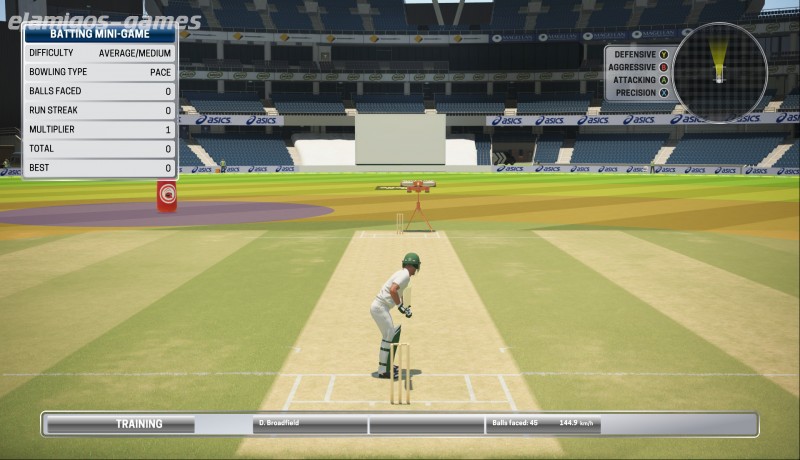The height and width of the screenshot is (460, 800).
Task: Select the Difficulty row in the panel
Action: point(99,53)
